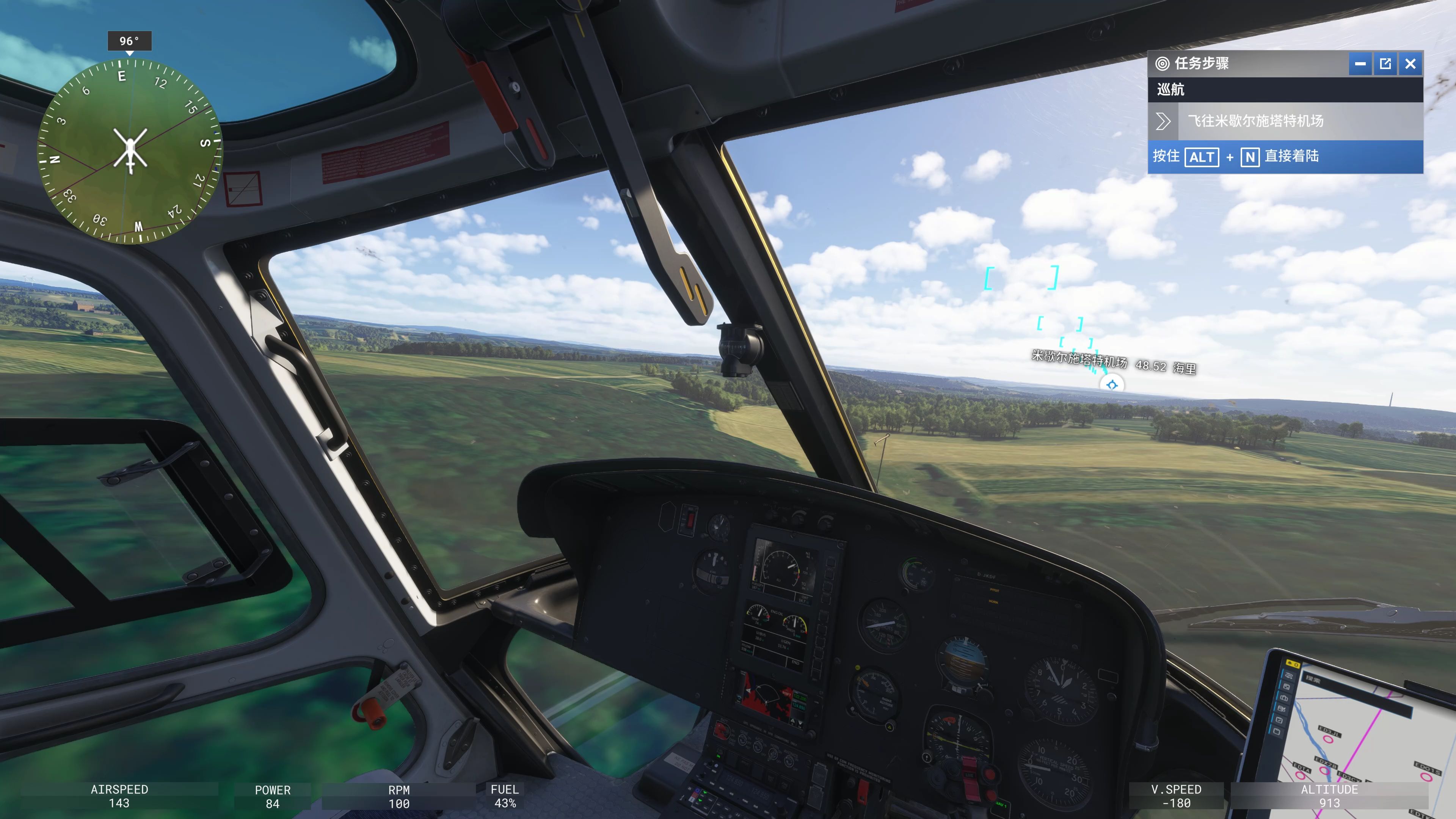
Task: Close the mission steps panel
Action: [x=1410, y=64]
